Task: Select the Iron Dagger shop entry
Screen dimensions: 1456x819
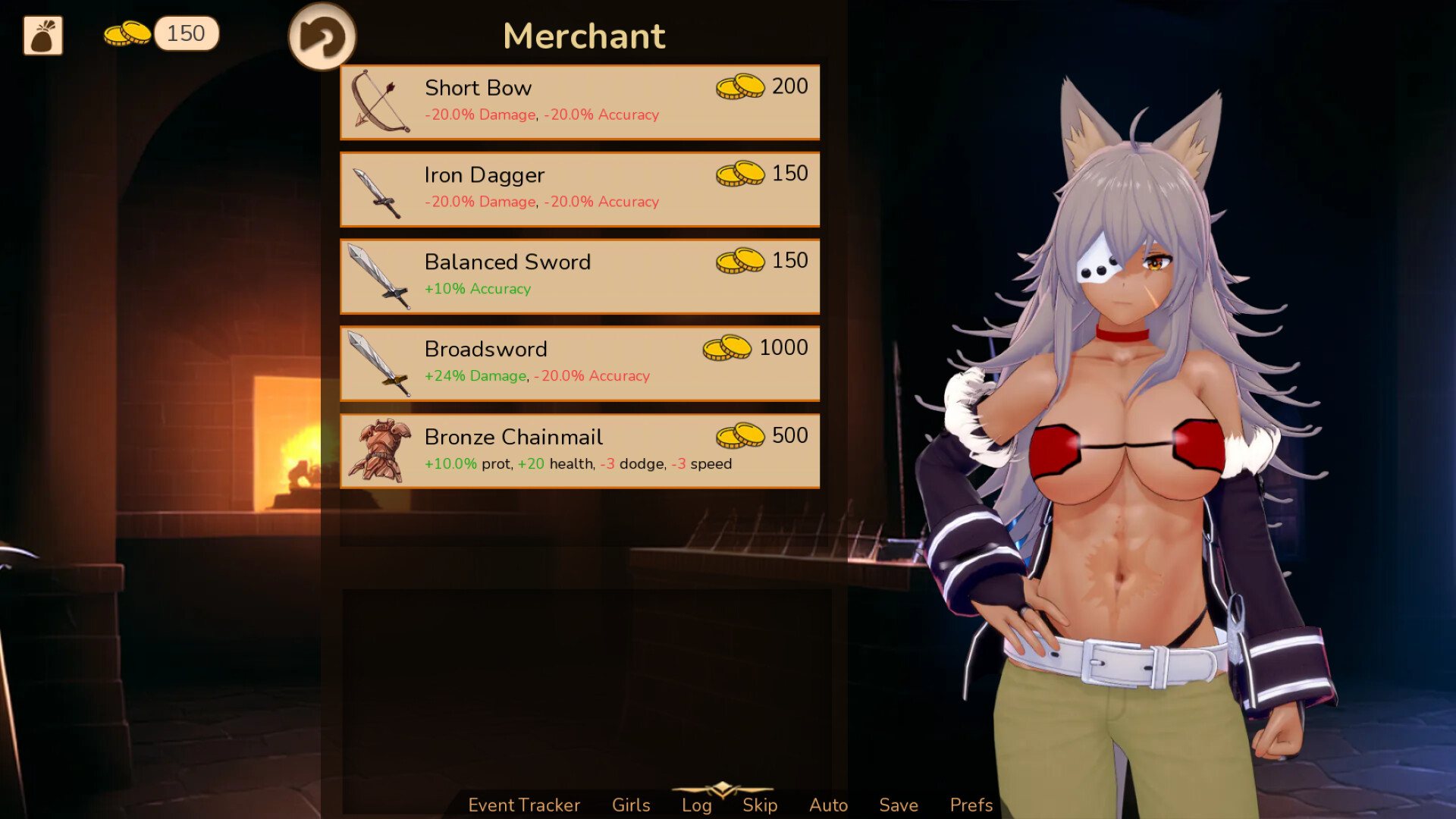Action: (x=579, y=189)
